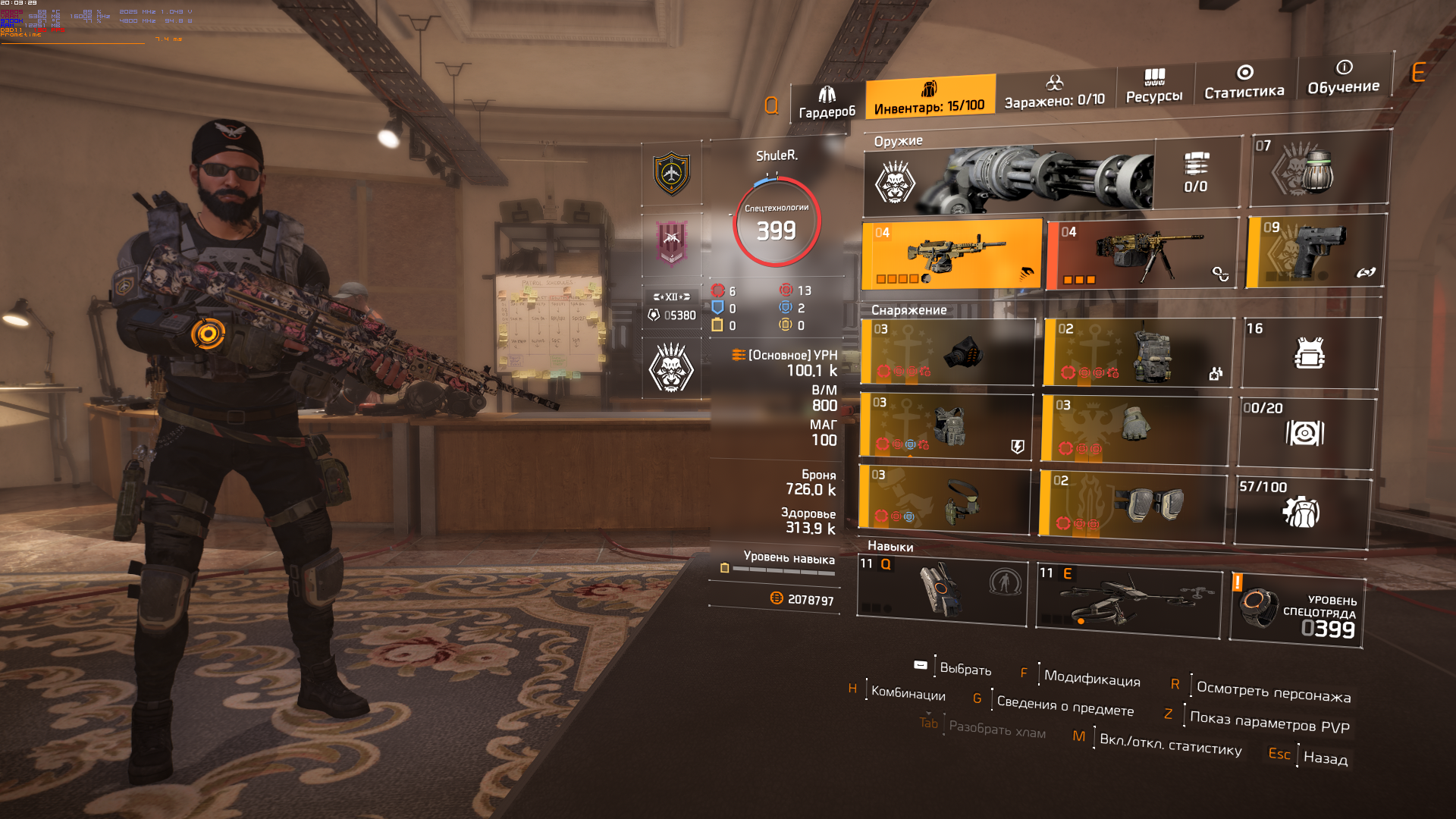Open the grenade slot
Screen dimensions: 1456x819
[x=1318, y=169]
